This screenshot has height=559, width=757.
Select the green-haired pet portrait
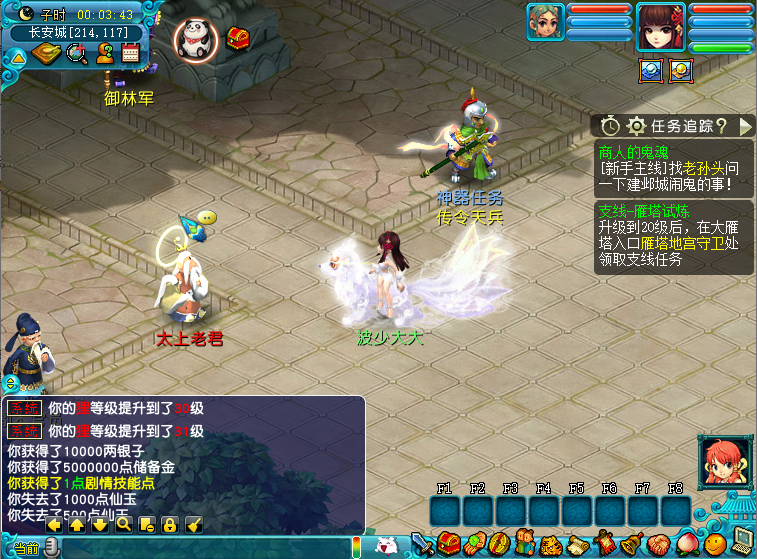tap(546, 22)
